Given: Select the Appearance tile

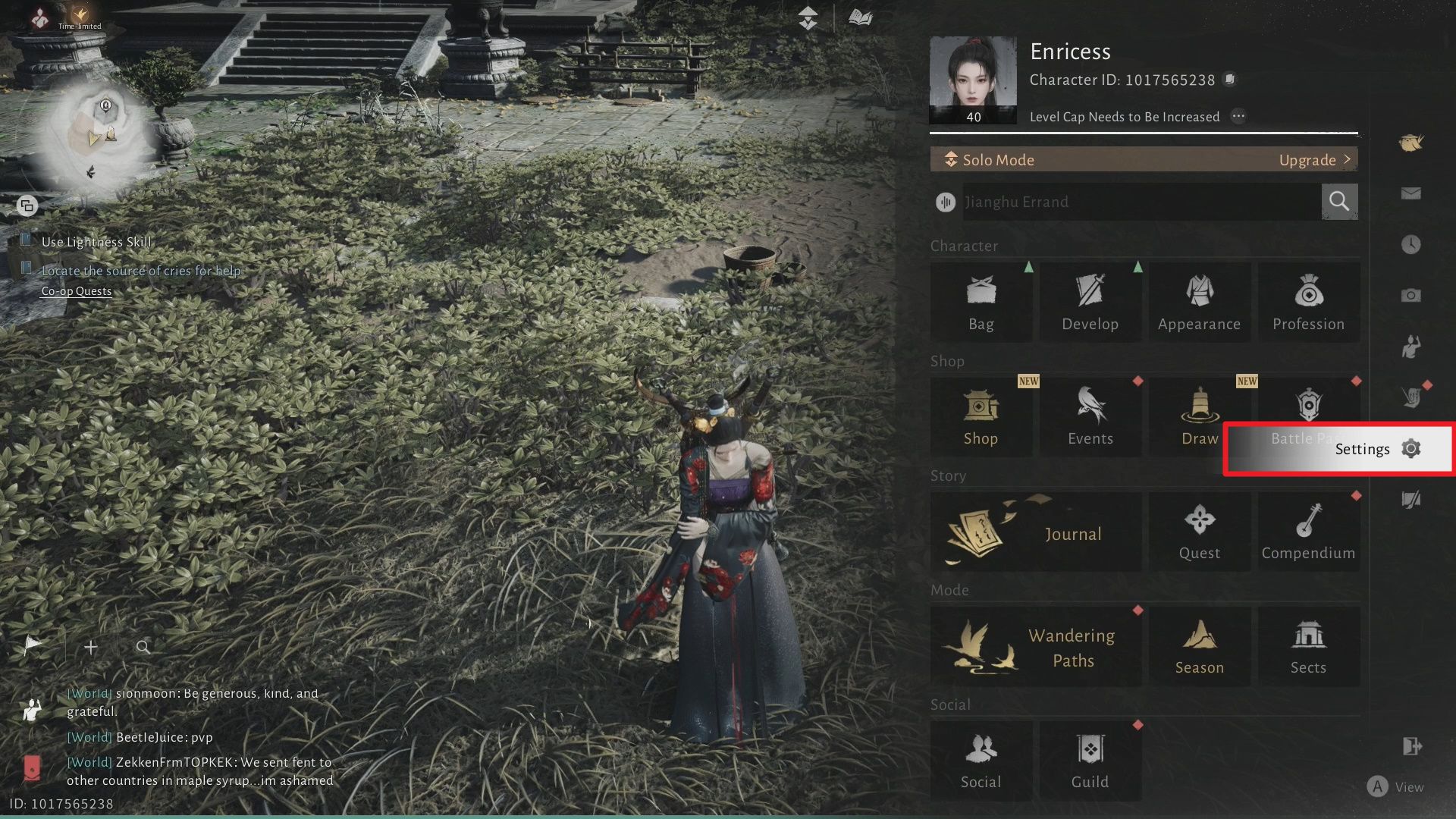Looking at the screenshot, I should coord(1199,303).
